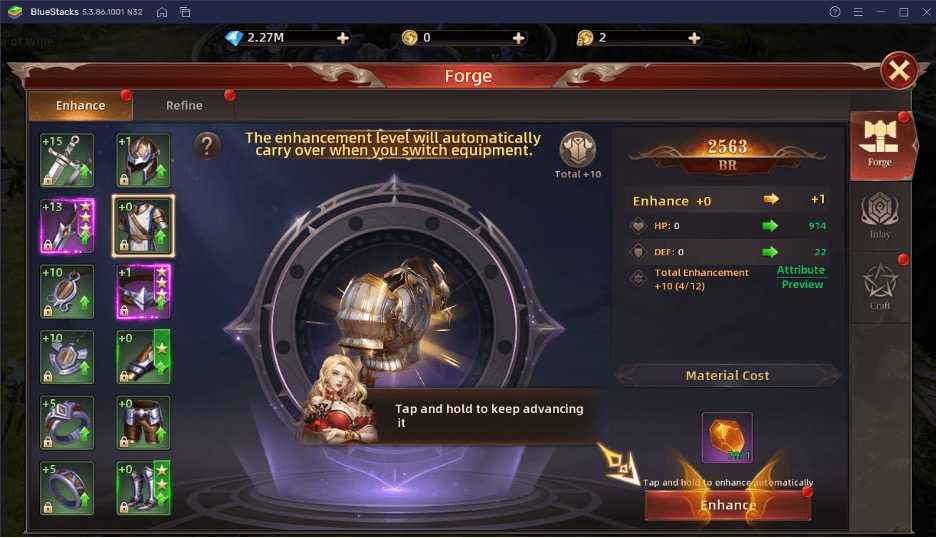936x538 pixels.
Task: Choose the green-bordered boots slot
Action: pos(143,488)
